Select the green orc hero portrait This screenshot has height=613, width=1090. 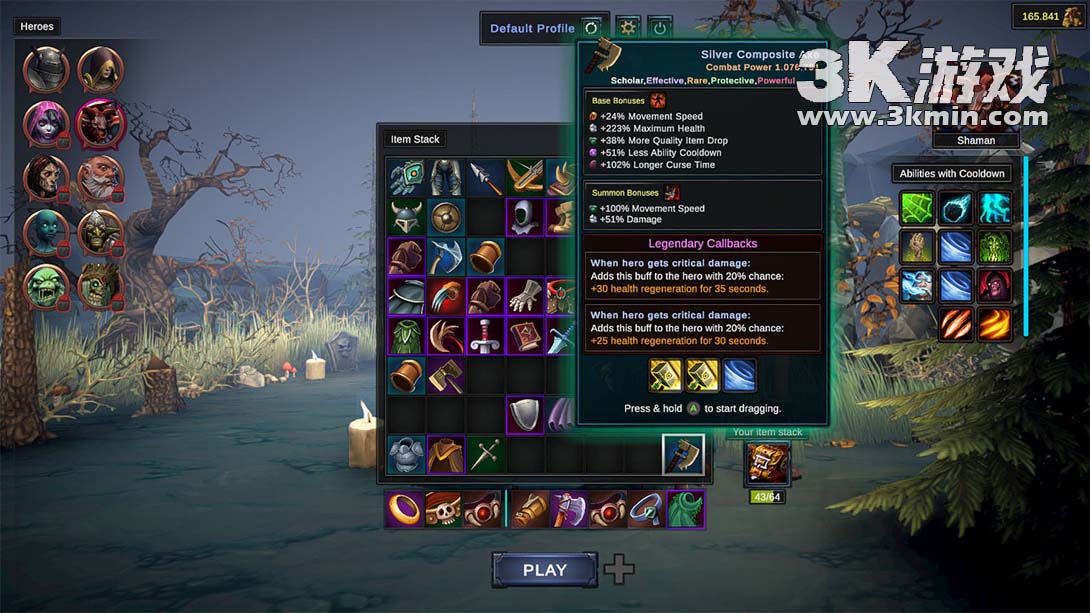point(46,286)
